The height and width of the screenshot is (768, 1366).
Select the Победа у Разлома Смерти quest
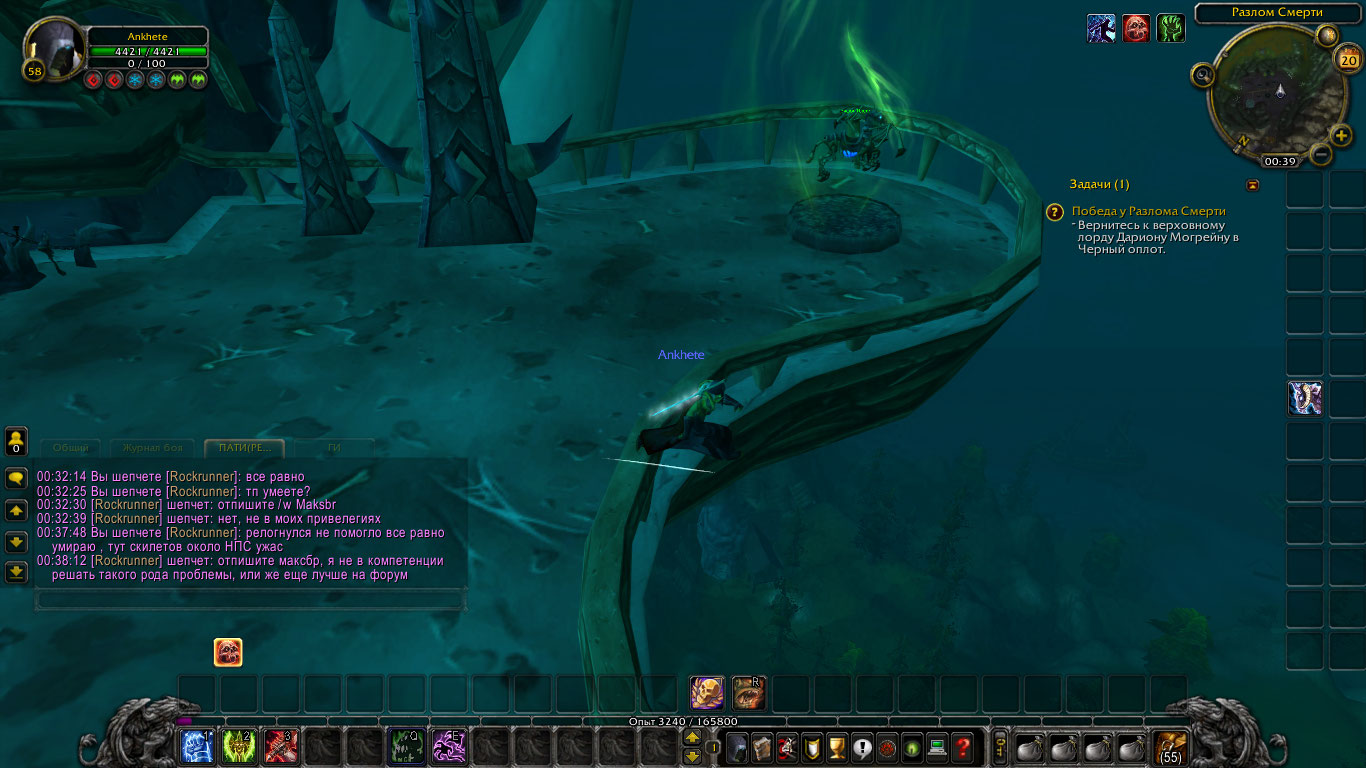click(x=1148, y=211)
